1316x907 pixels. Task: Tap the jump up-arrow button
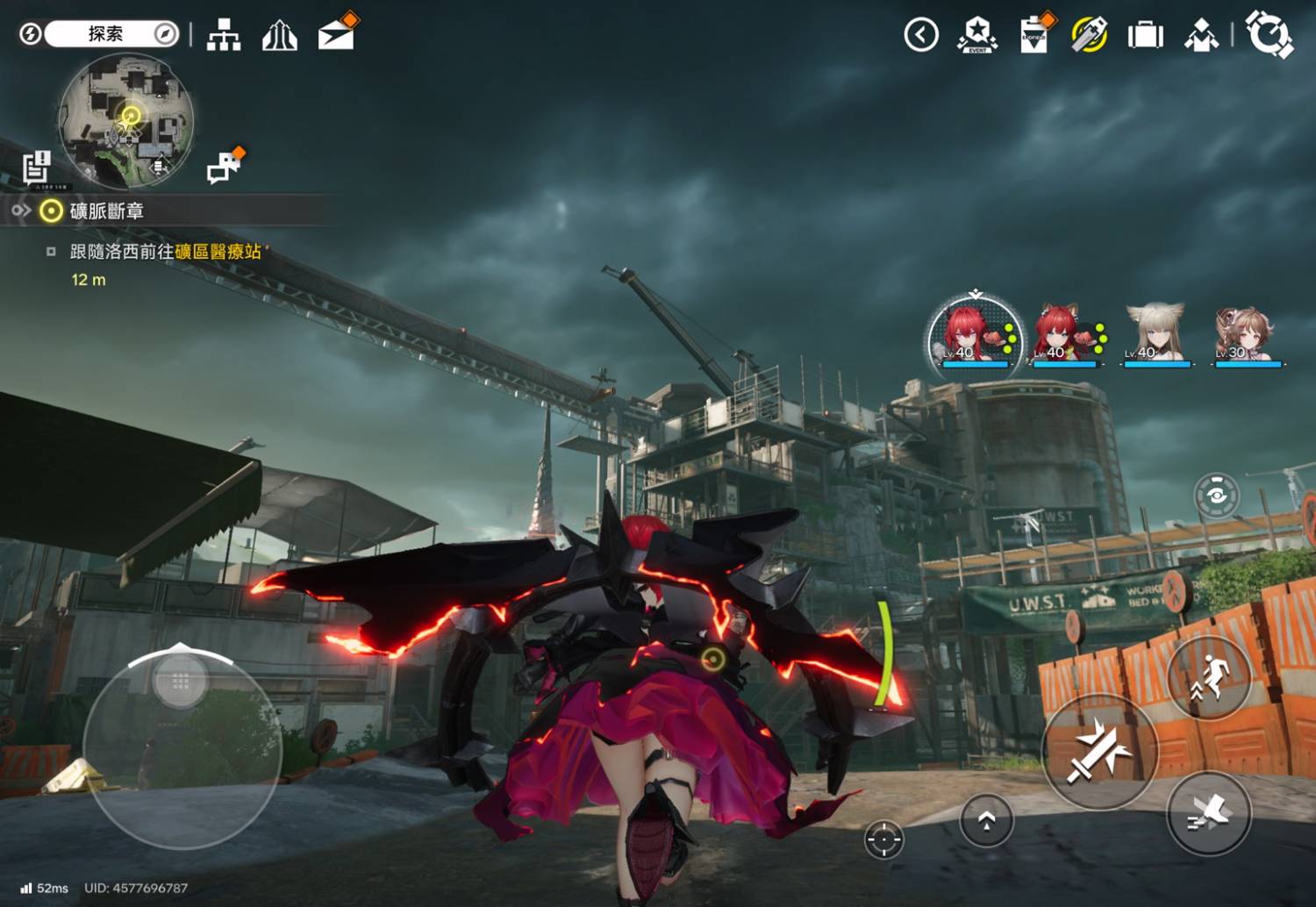986,820
